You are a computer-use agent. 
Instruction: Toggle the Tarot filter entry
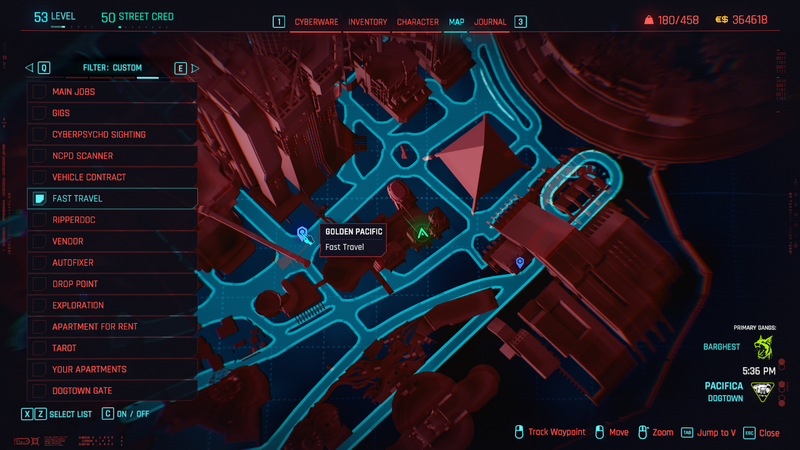click(112, 348)
